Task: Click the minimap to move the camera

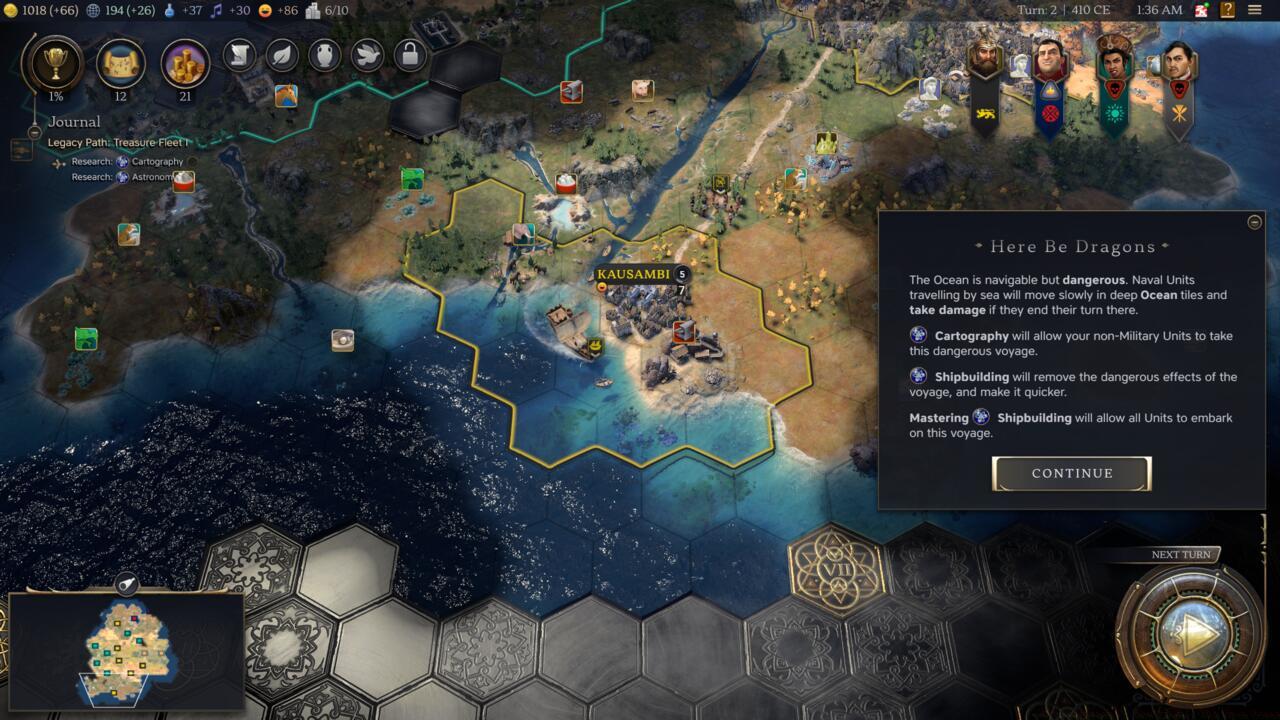Action: pyautogui.click(x=127, y=650)
